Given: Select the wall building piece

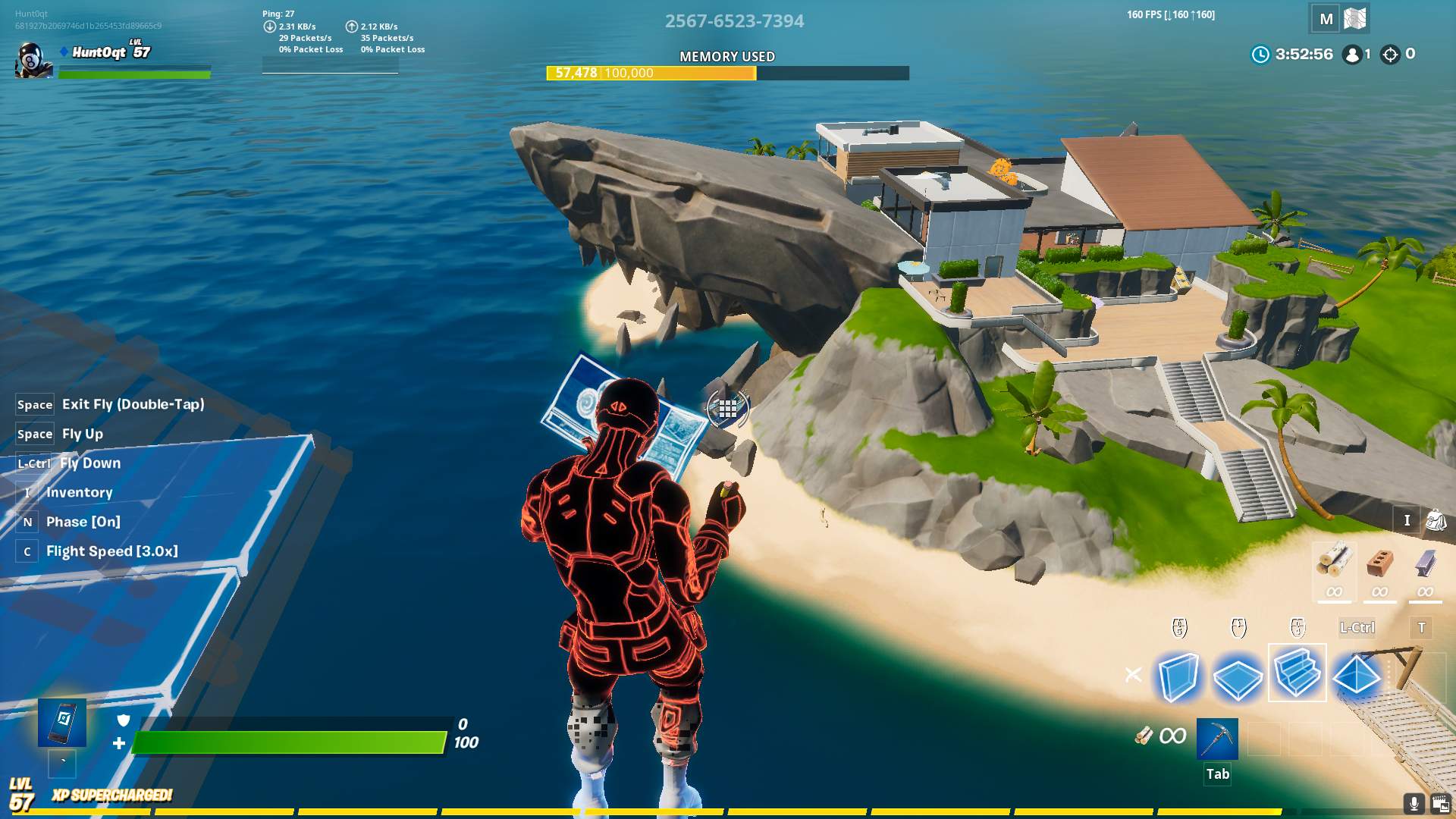Looking at the screenshot, I should pyautogui.click(x=1177, y=674).
